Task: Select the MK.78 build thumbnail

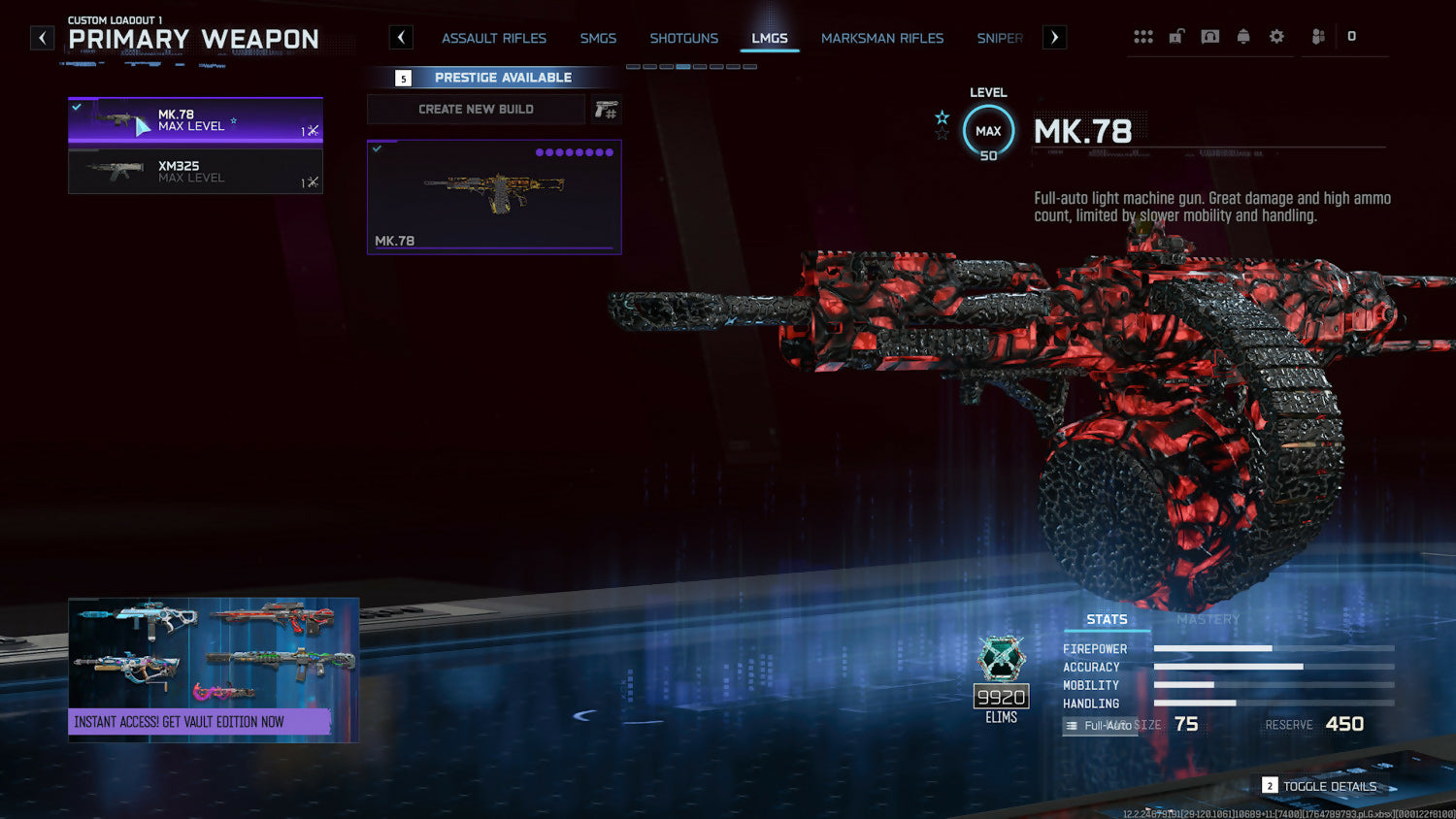Action: (x=494, y=197)
